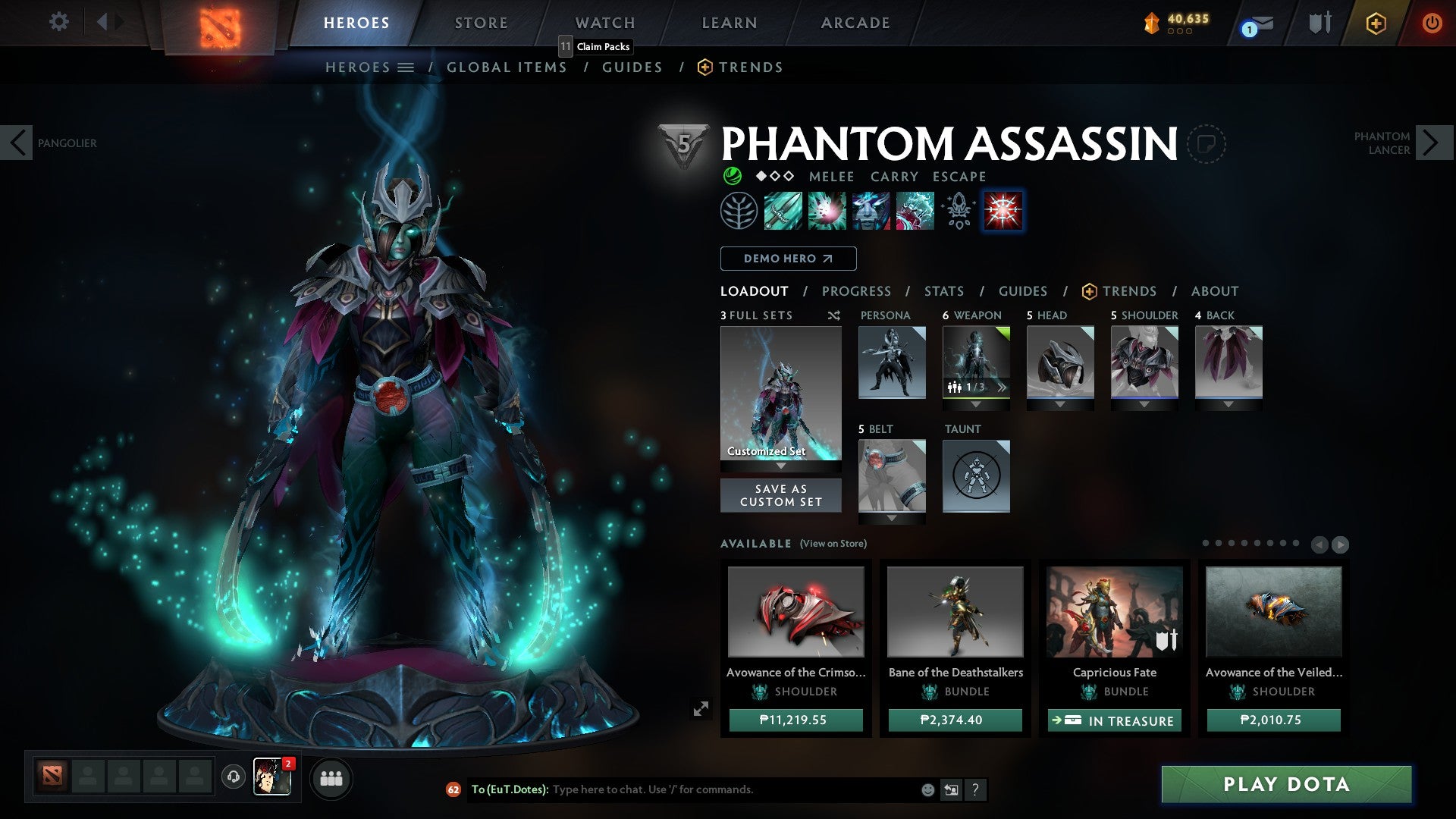1456x819 pixels.
Task: Open the Dota Plus hexagon icon
Action: point(1376,23)
